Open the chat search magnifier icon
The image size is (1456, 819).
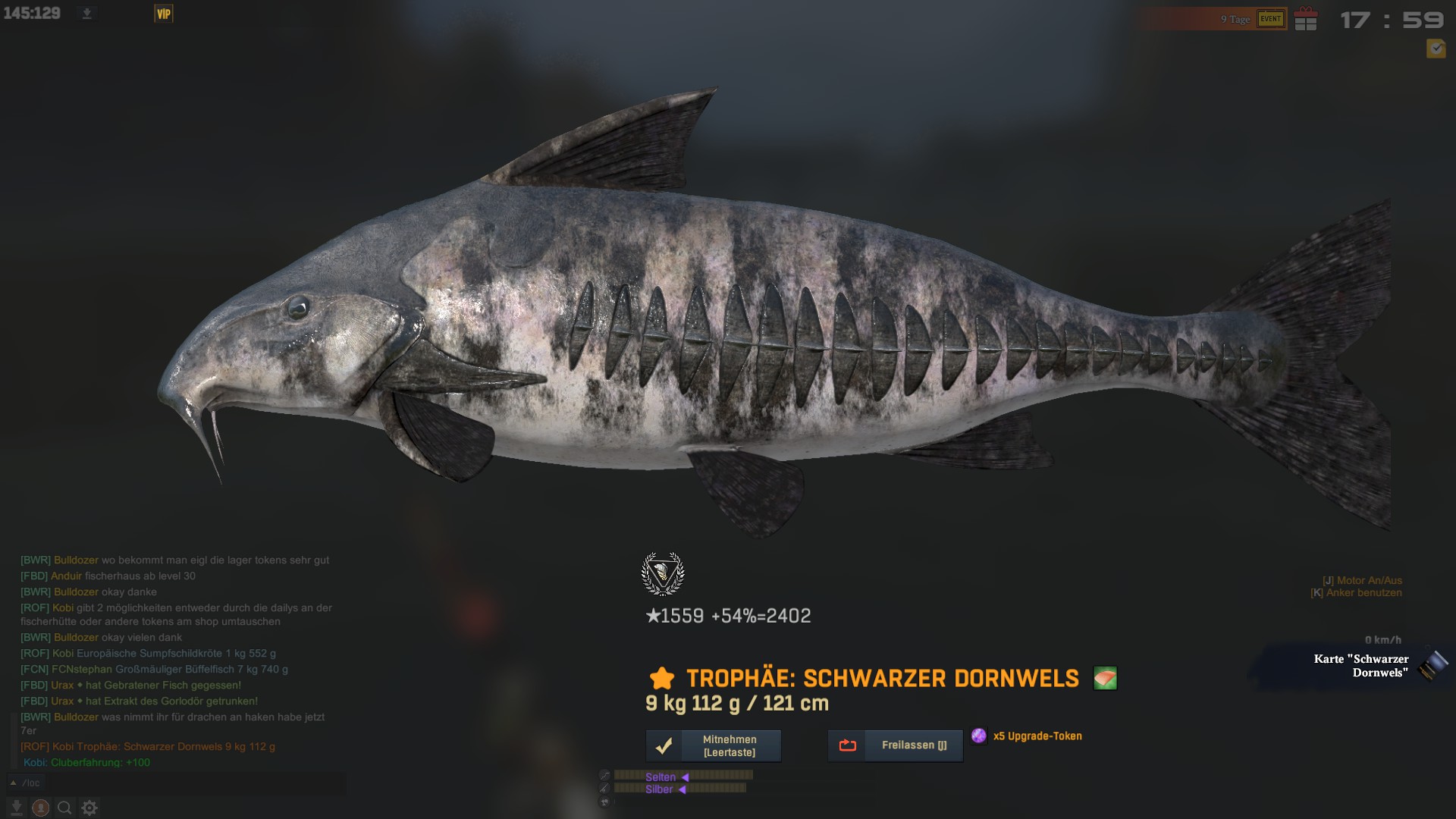65,808
